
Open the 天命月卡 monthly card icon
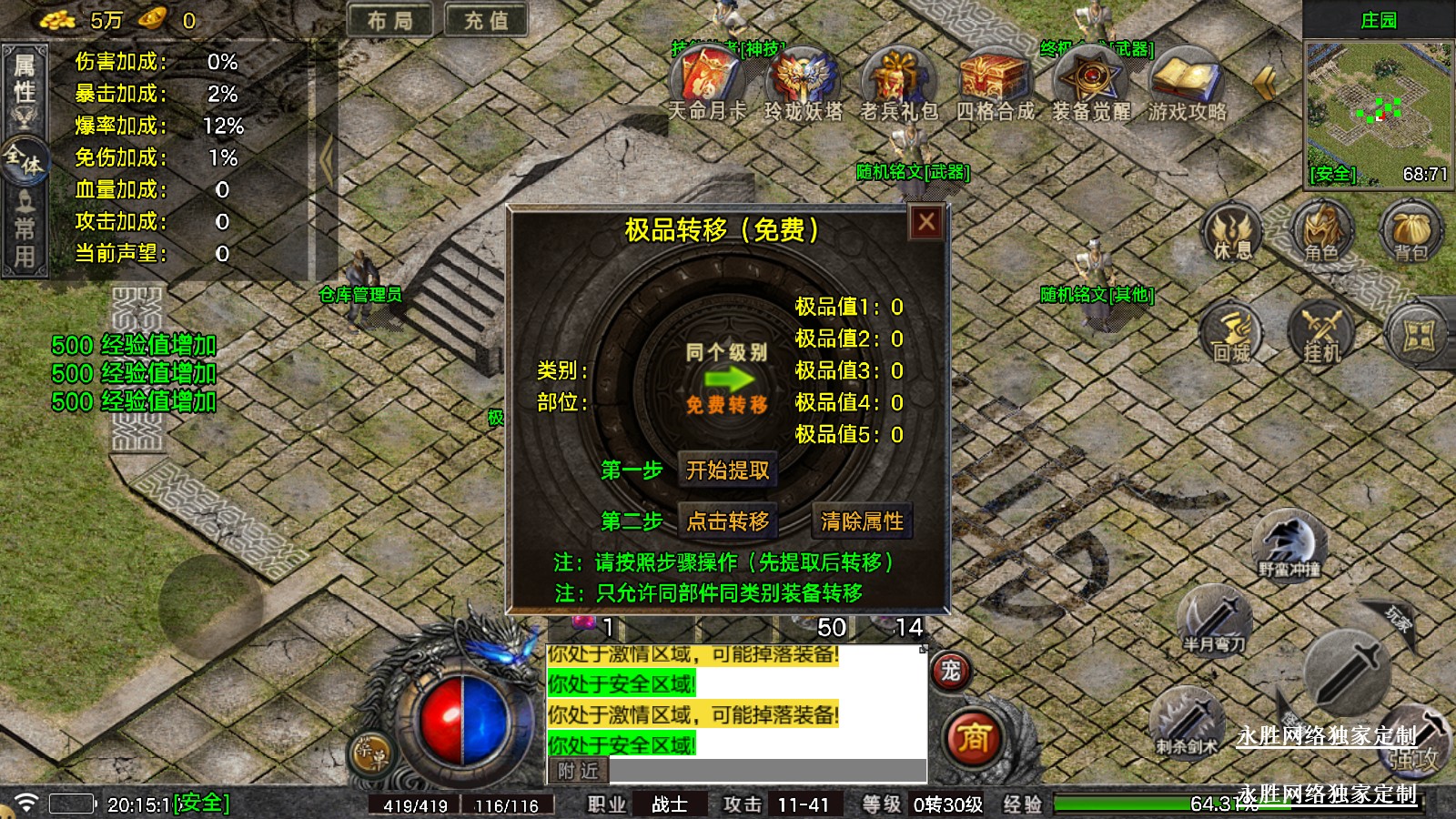point(707,78)
